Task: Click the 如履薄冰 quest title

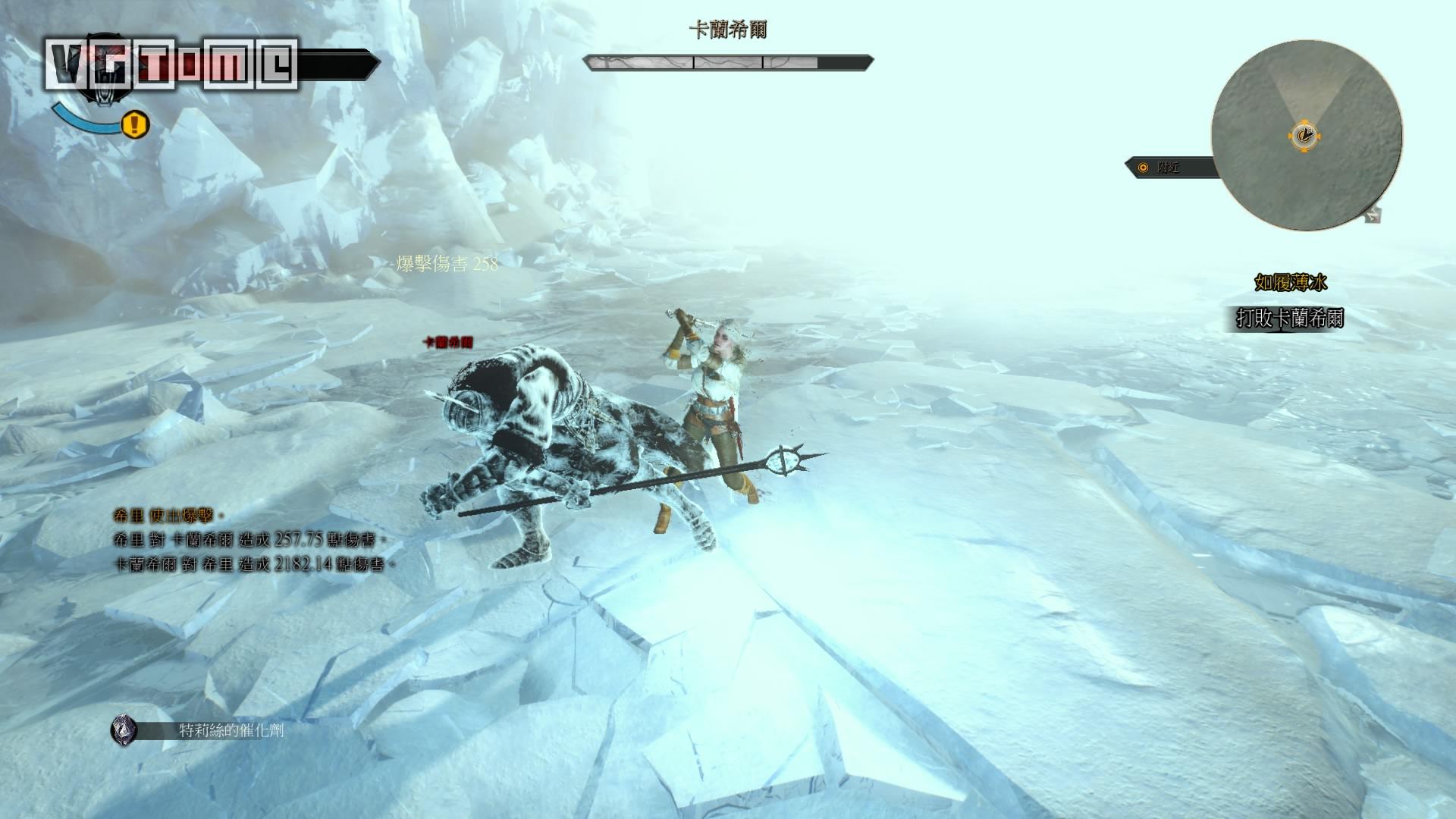Action: pos(1290,283)
